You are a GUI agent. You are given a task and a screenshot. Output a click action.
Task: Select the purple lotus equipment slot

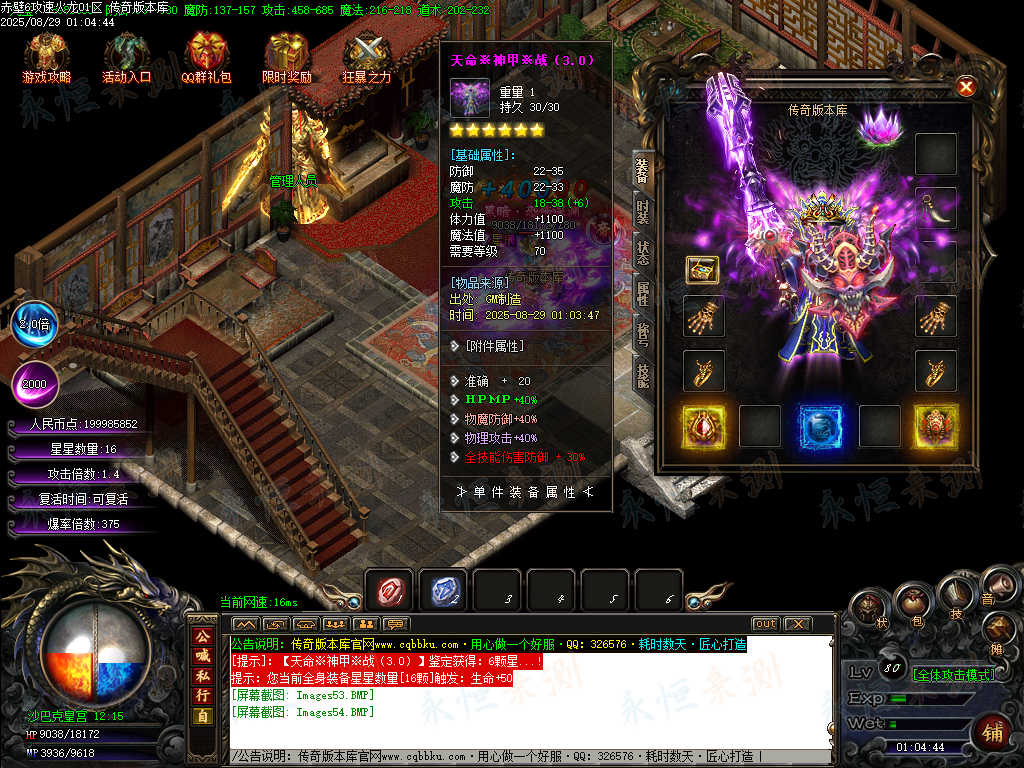pos(880,129)
